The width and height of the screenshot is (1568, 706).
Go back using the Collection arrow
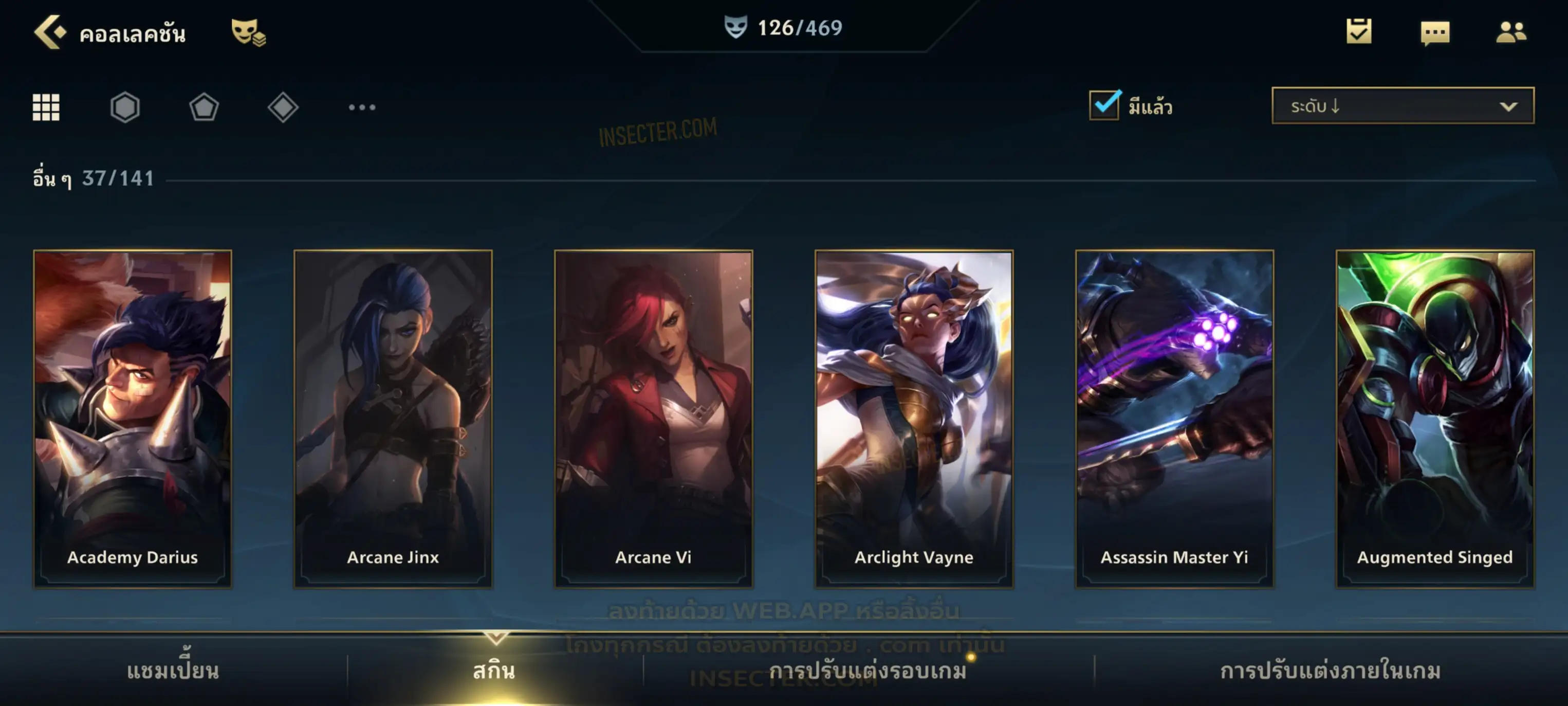coord(50,32)
